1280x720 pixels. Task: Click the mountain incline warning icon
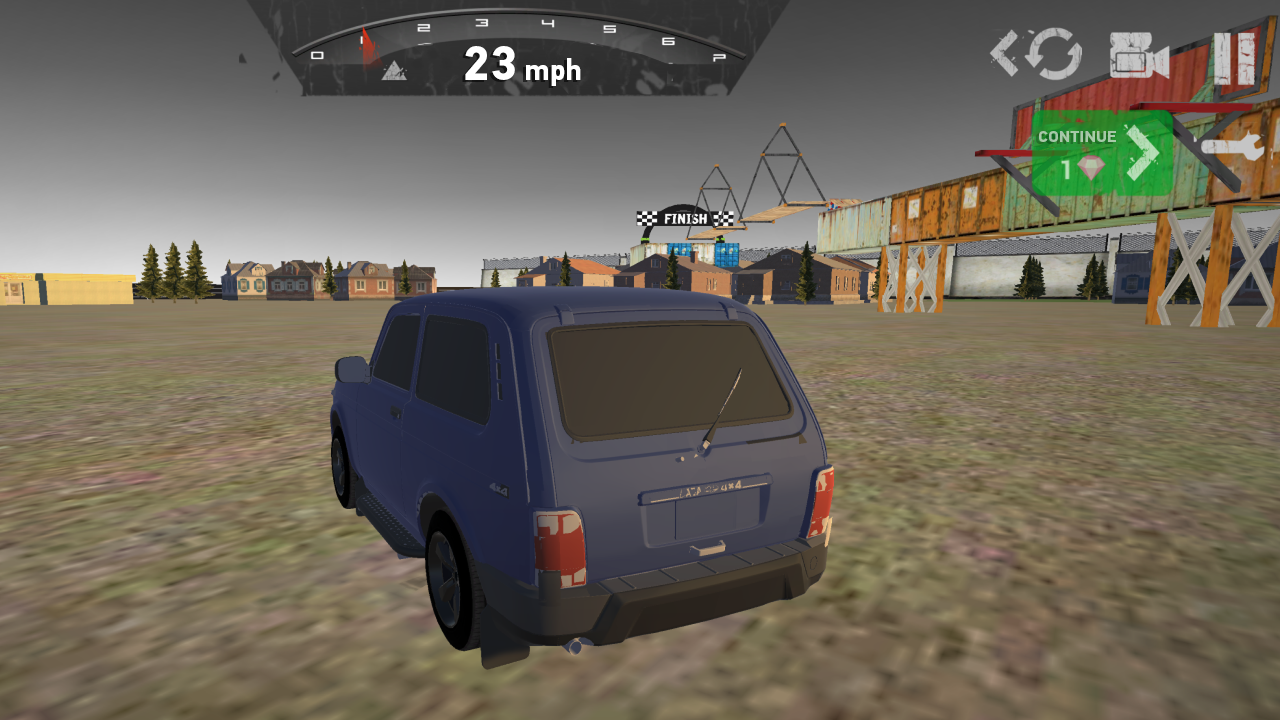[392, 72]
